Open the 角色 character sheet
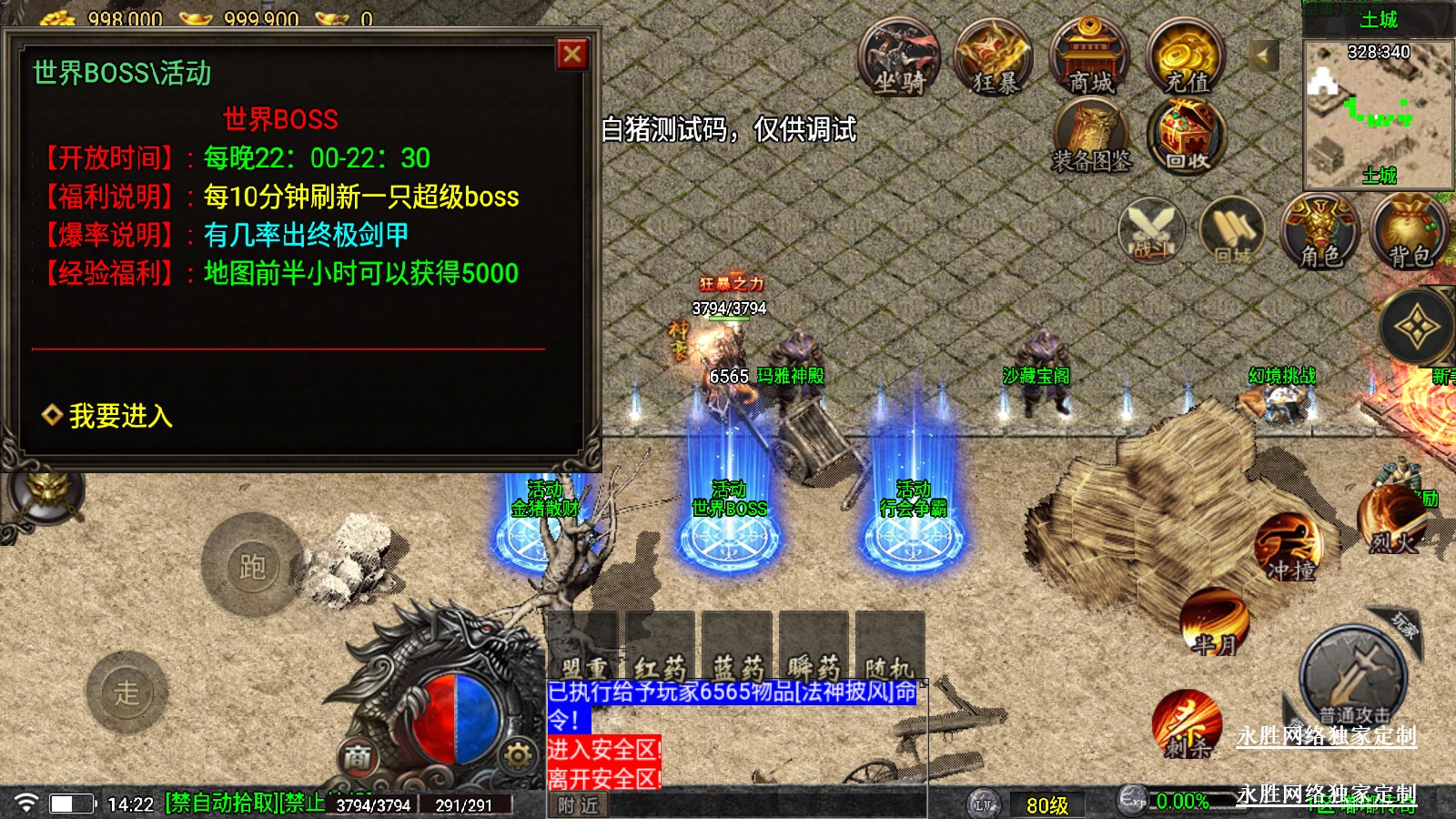Image resolution: width=1456 pixels, height=819 pixels. pos(1319,232)
